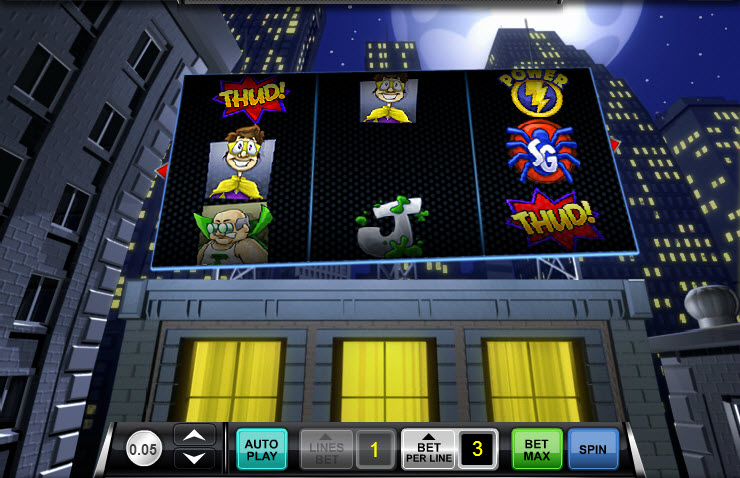Increase coin value with the up arrow

[195, 436]
